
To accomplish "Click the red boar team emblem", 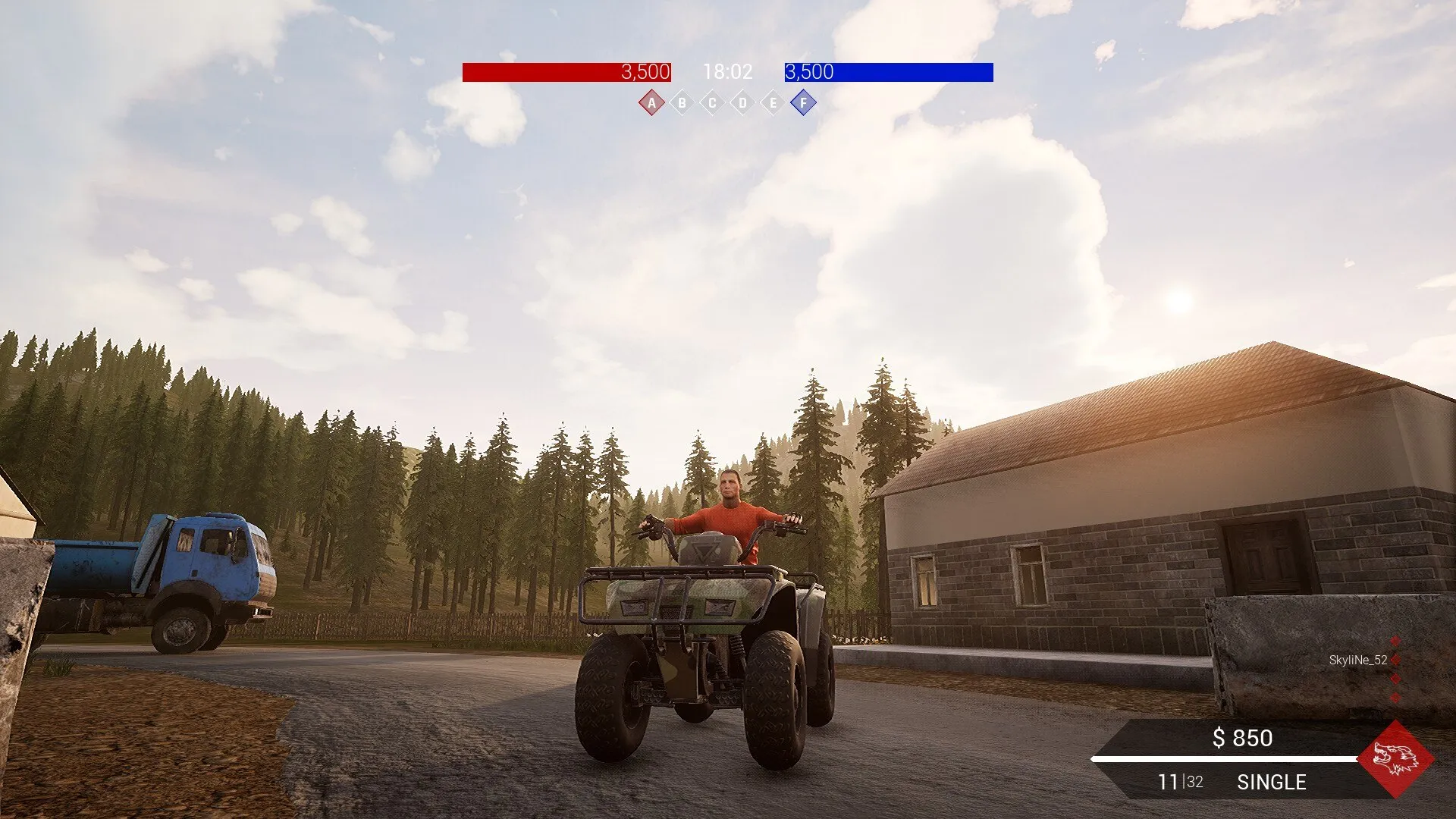I will [x=1395, y=759].
